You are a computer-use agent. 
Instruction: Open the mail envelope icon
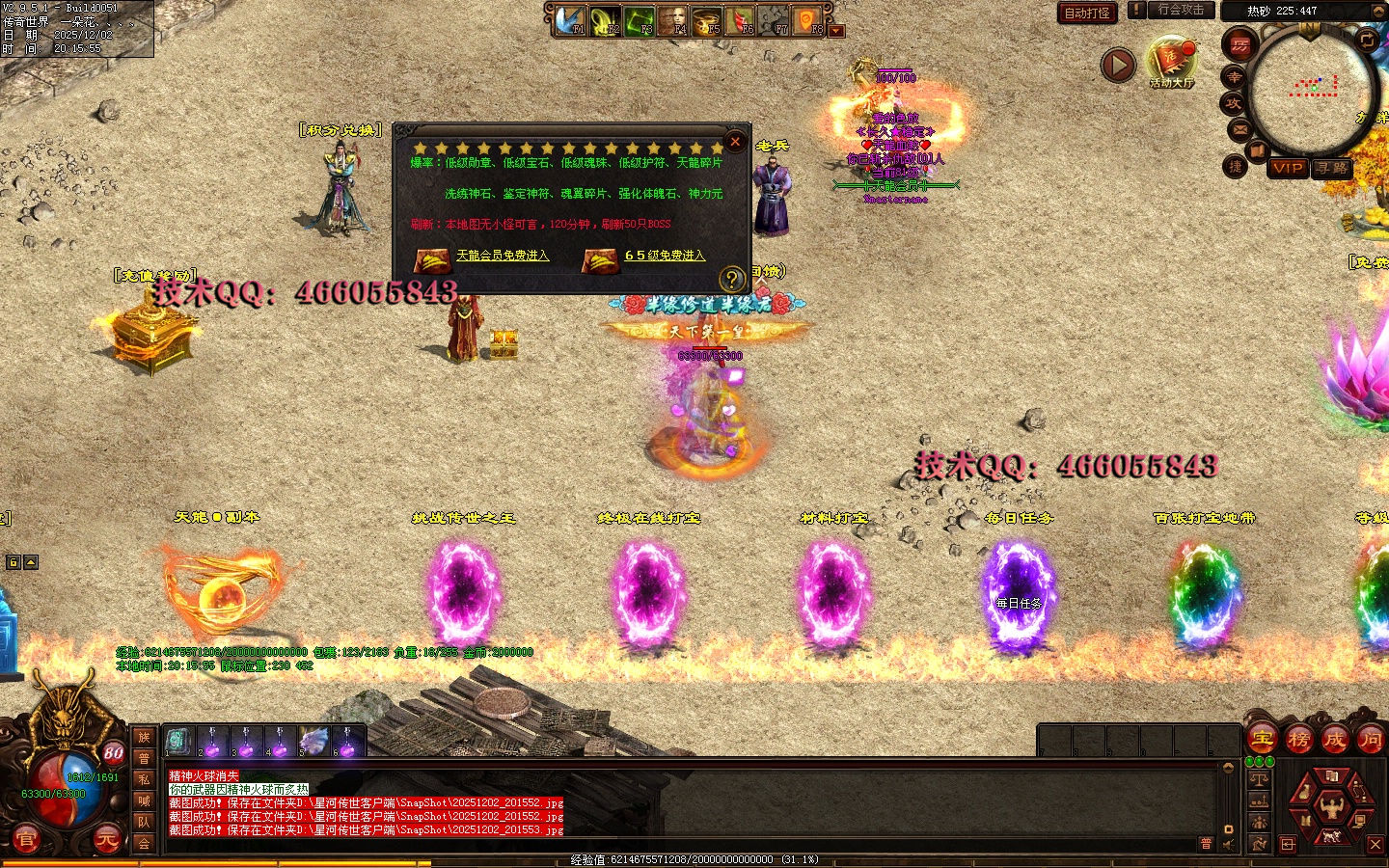click(x=1239, y=129)
